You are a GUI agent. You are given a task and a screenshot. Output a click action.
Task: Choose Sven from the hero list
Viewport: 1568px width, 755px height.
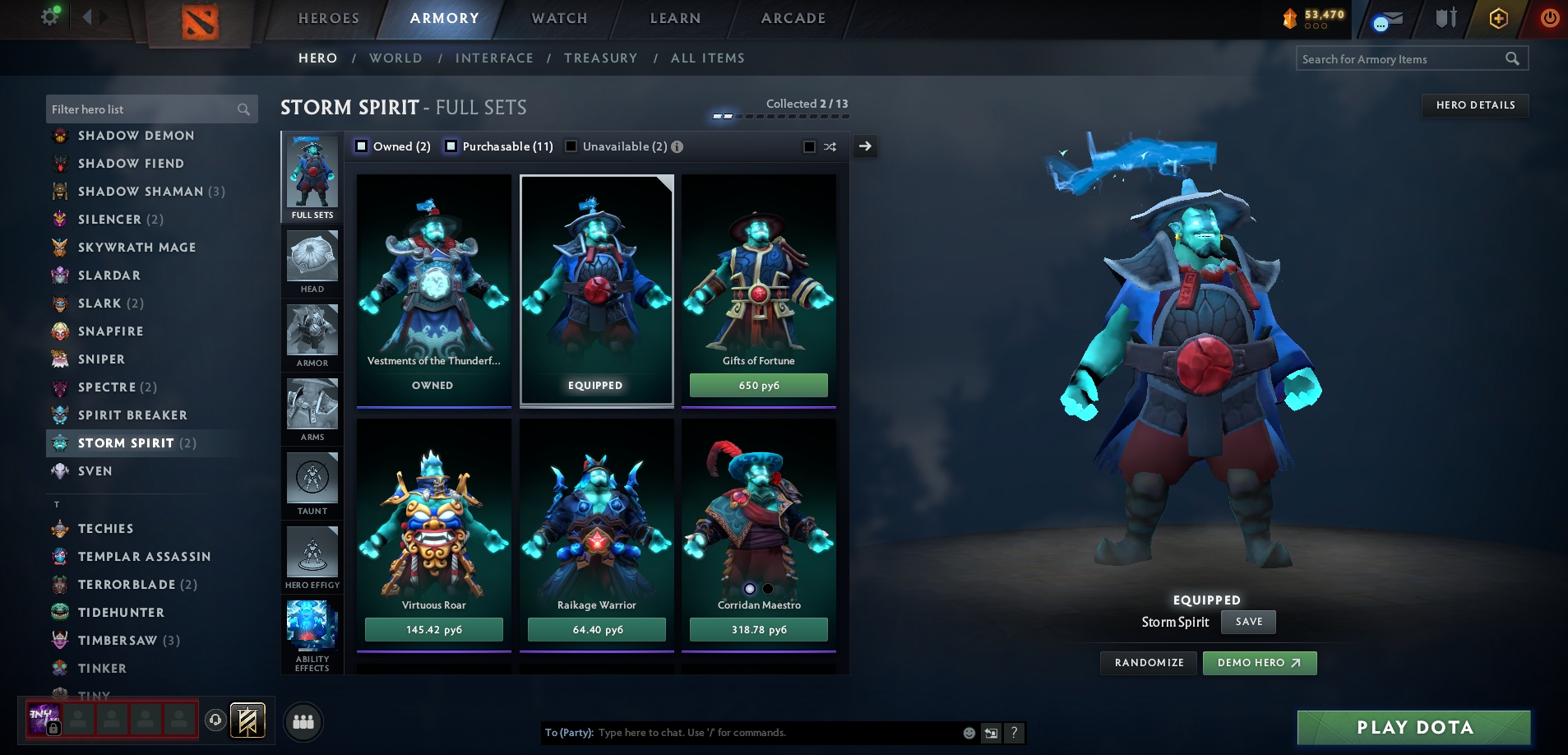tap(95, 471)
